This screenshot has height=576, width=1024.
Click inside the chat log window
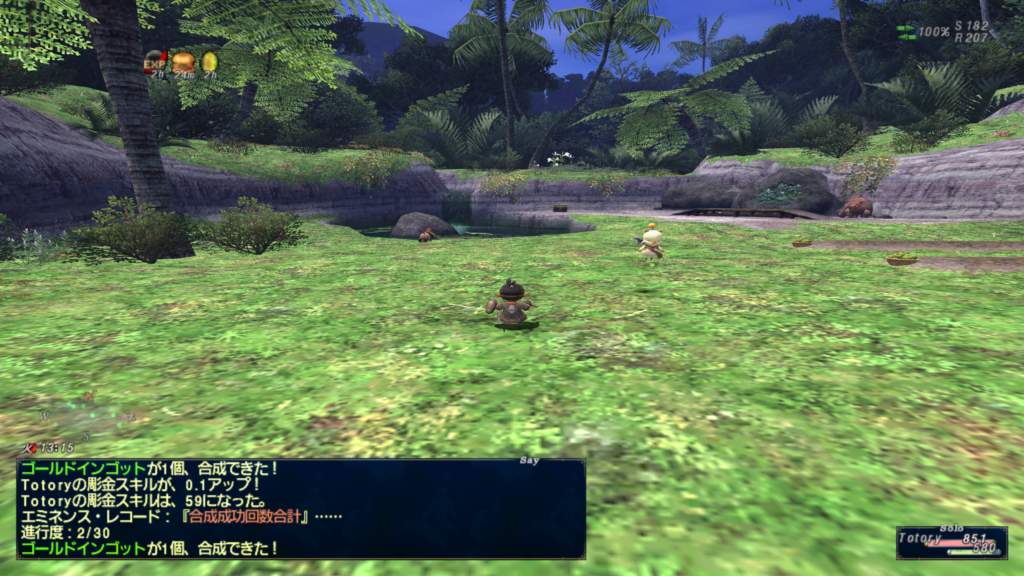click(300, 508)
